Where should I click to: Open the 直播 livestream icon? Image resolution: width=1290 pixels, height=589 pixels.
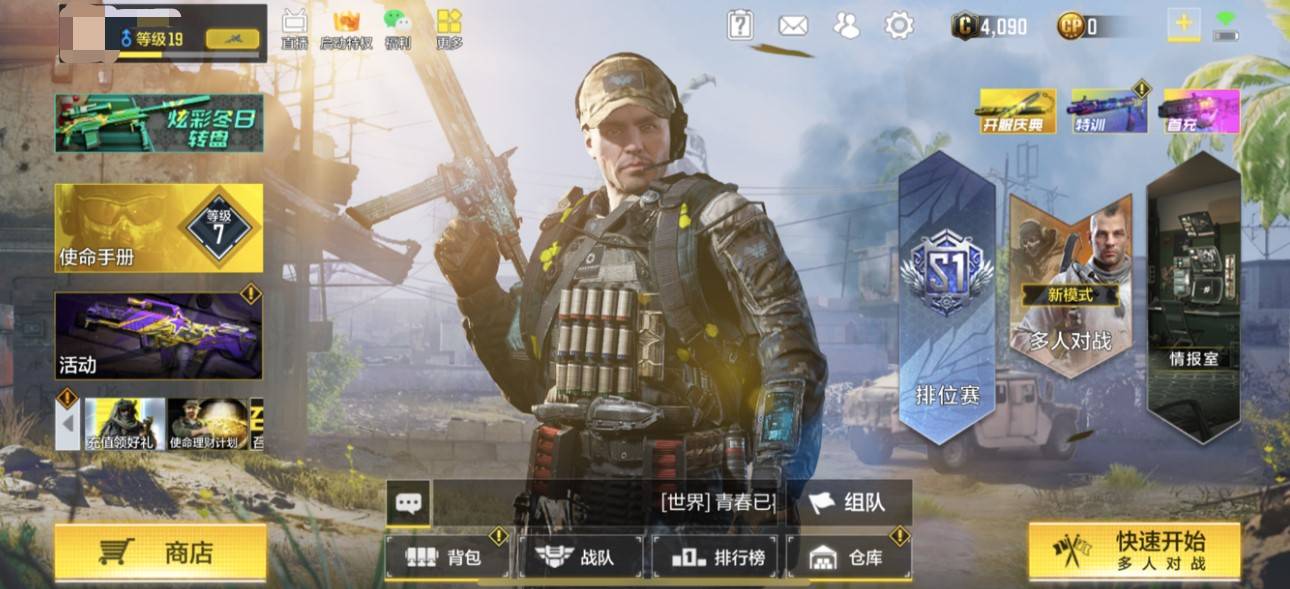click(294, 28)
